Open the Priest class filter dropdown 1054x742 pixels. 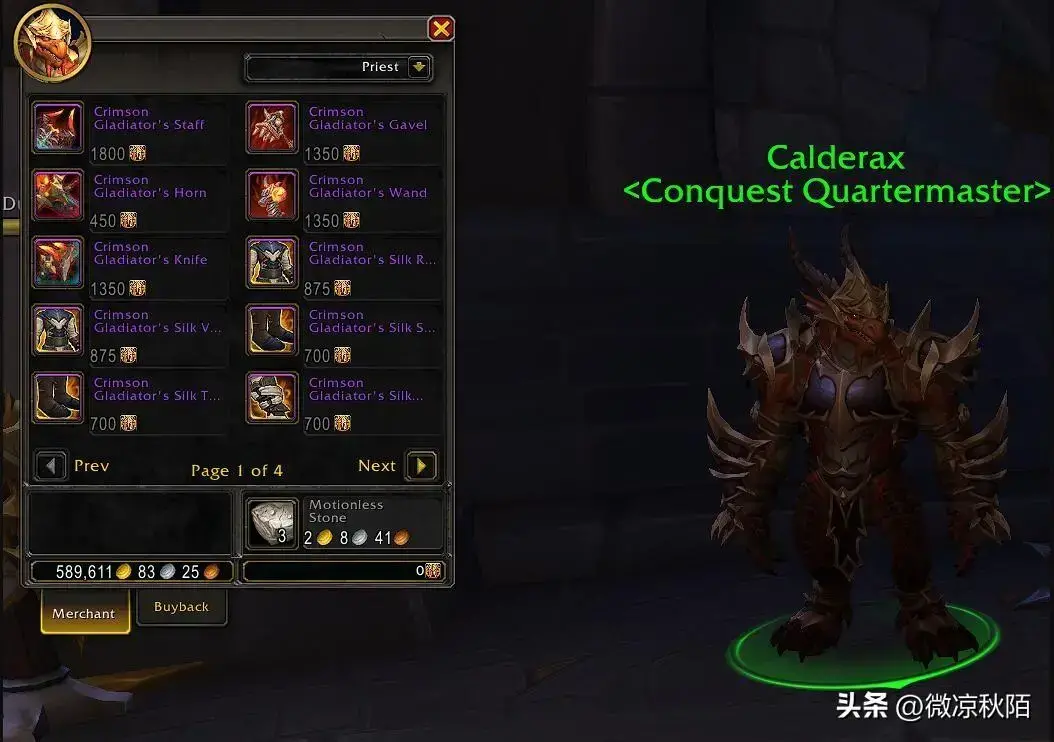click(419, 68)
